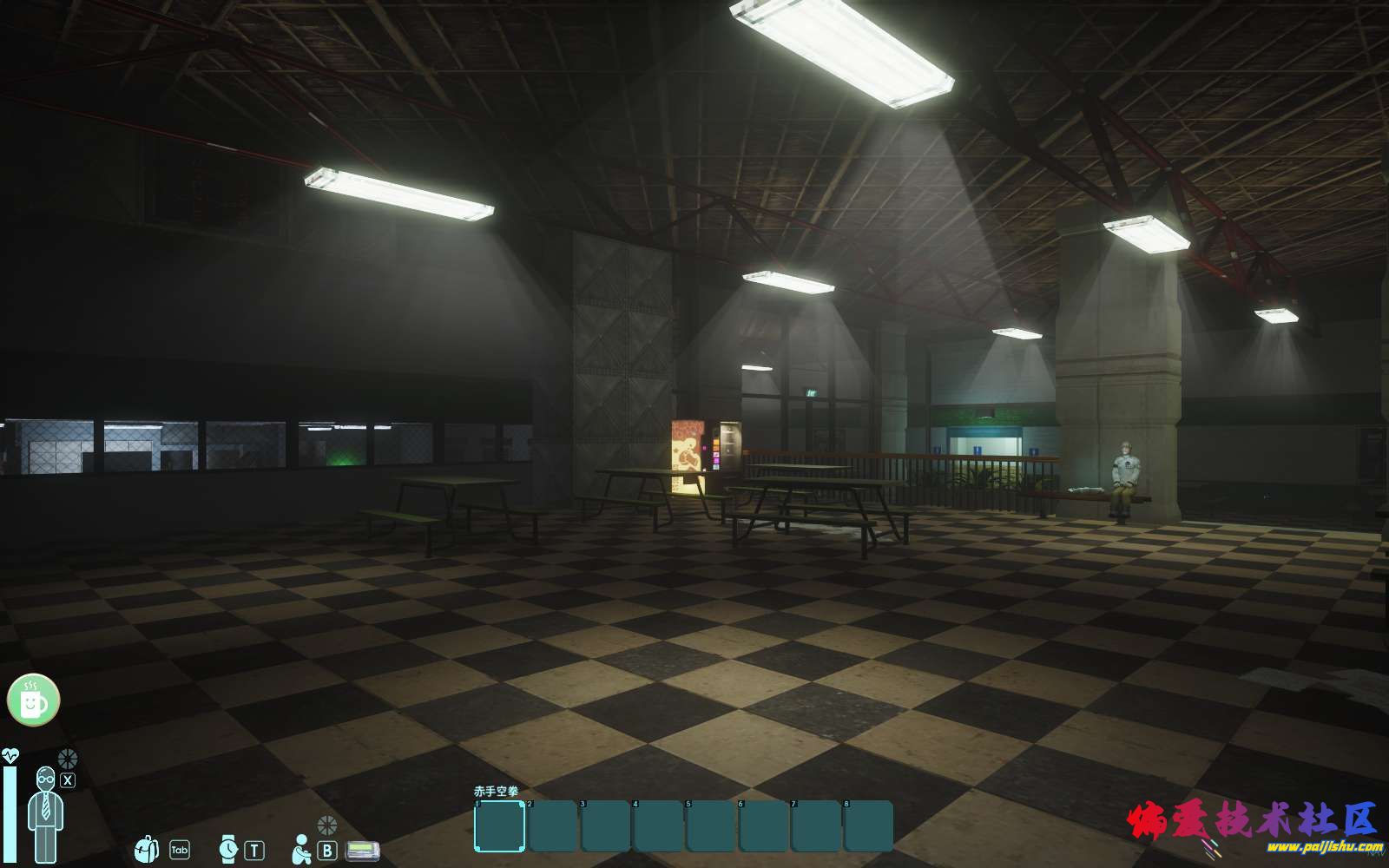This screenshot has height=868, width=1389.
Task: Open the backpack inventory icon
Action: (x=147, y=849)
